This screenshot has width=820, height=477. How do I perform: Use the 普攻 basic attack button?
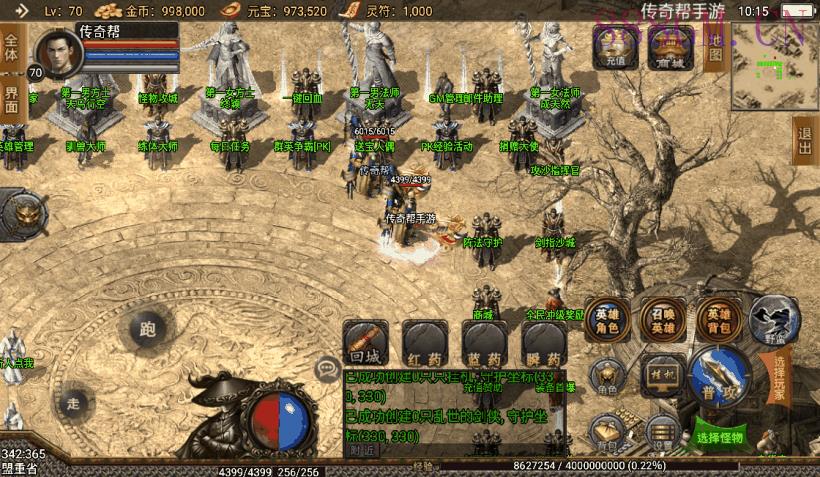pyautogui.click(x=717, y=376)
